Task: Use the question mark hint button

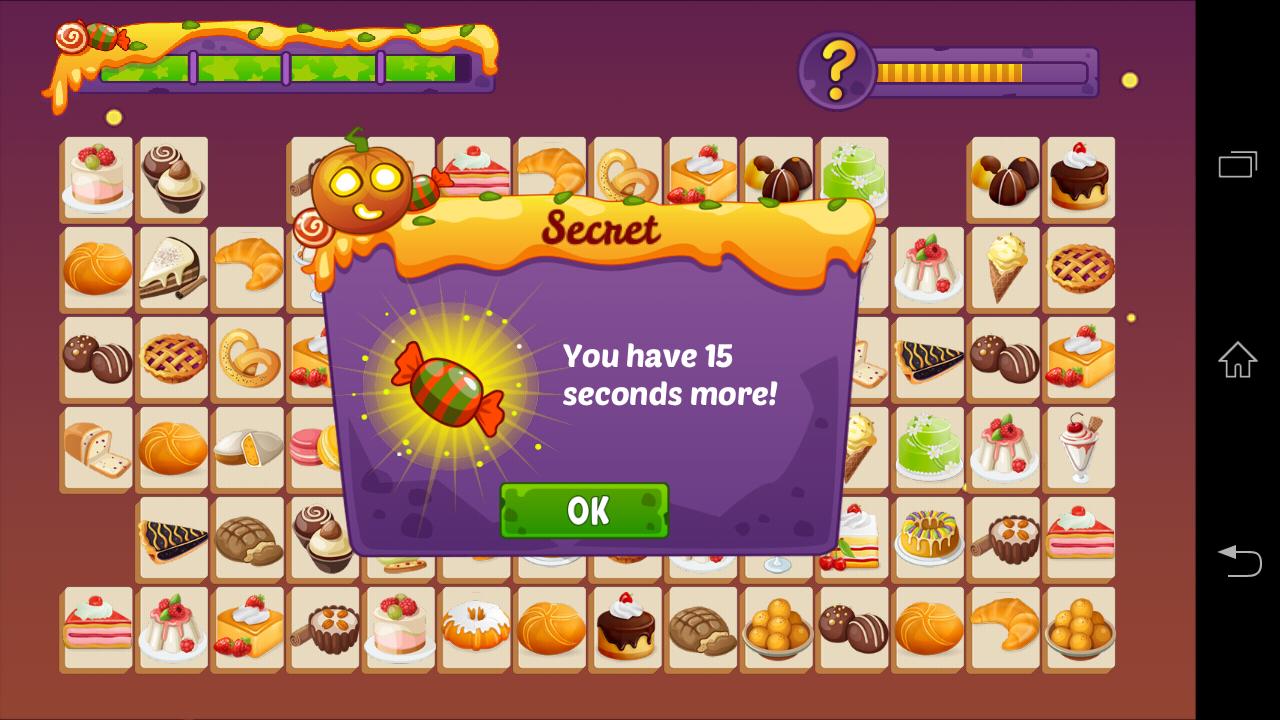Action: pyautogui.click(x=838, y=70)
